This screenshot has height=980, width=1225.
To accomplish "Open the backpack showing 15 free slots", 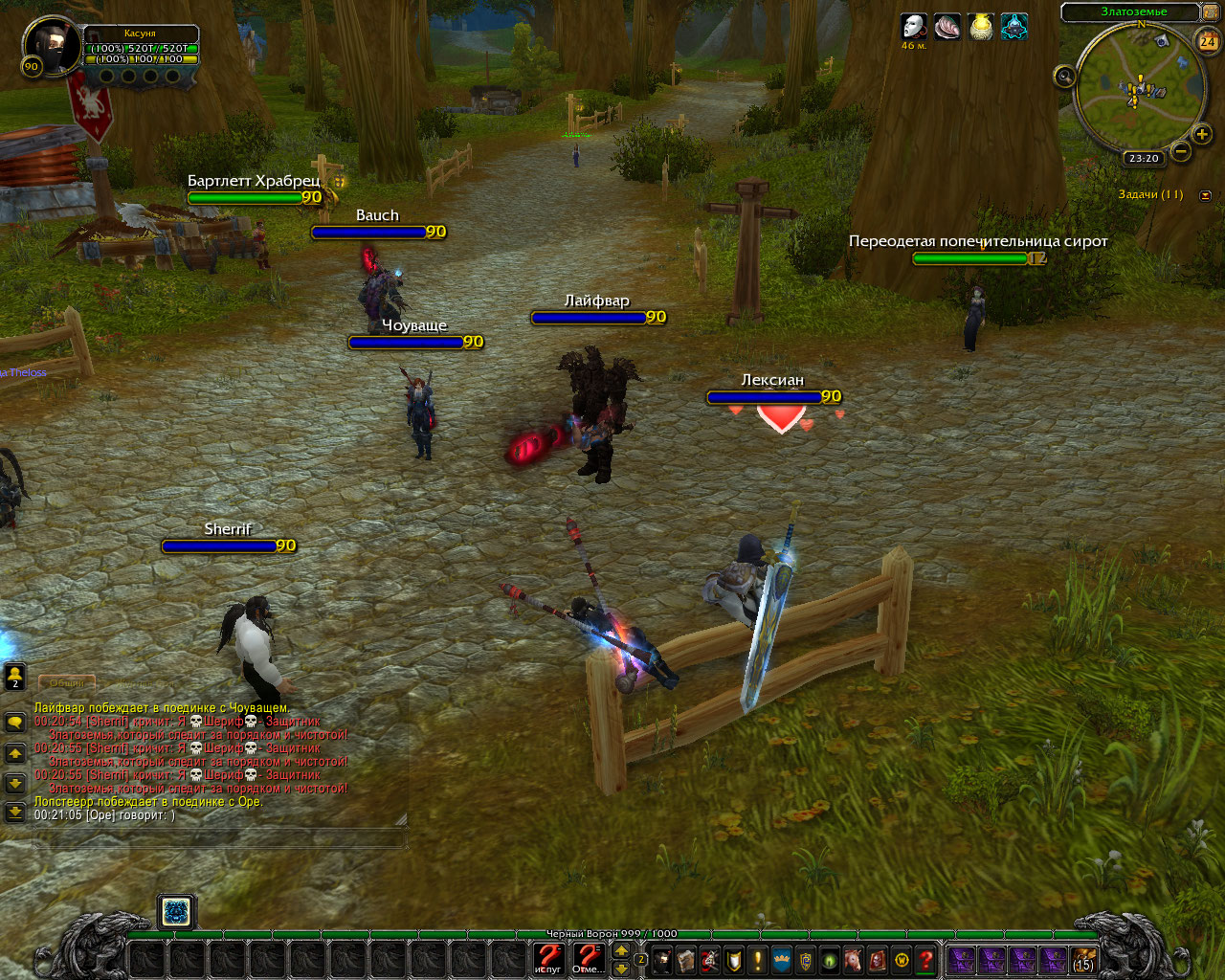I will pos(1083,960).
